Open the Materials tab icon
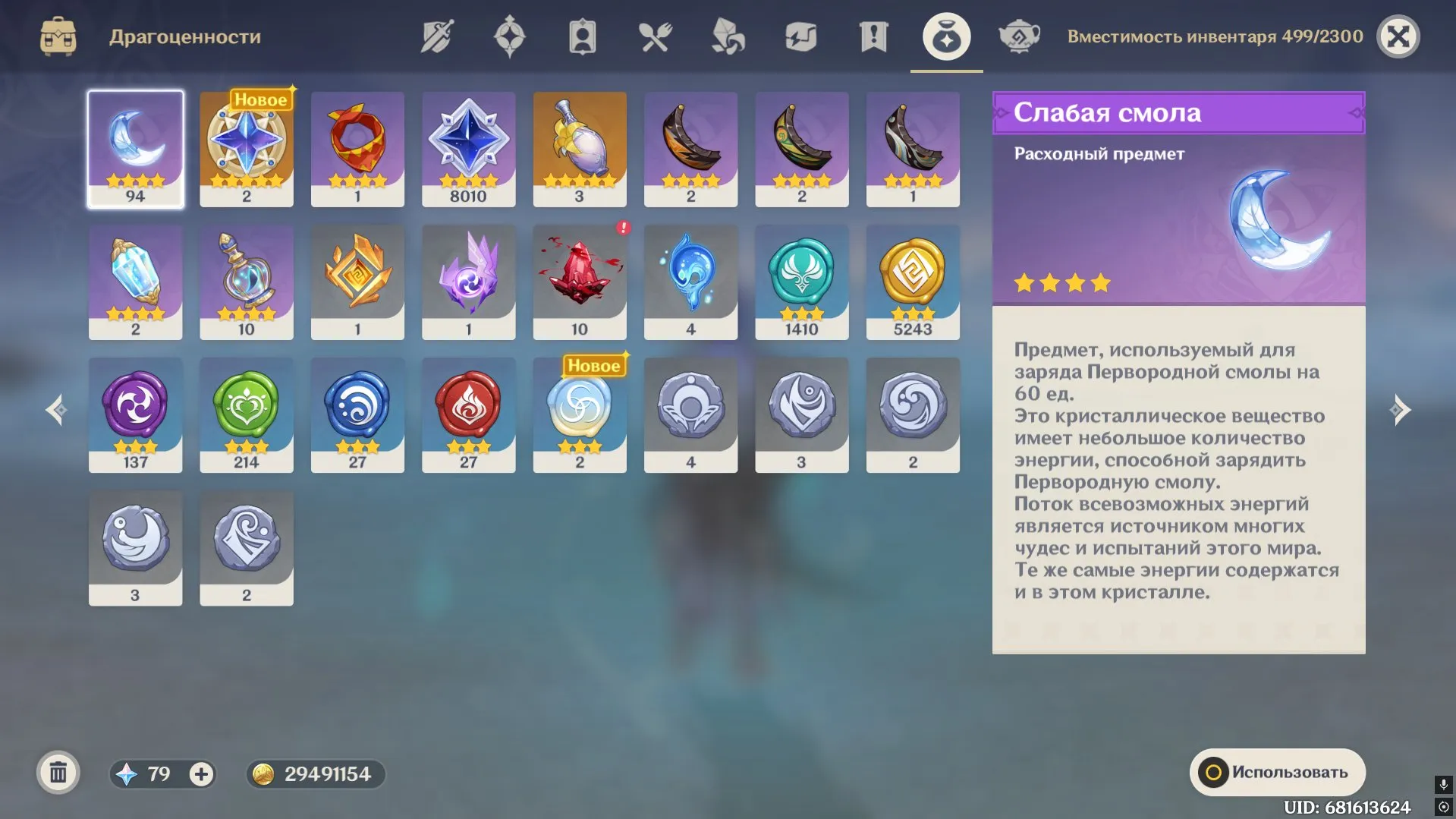This screenshot has width=1456, height=819. 726,35
